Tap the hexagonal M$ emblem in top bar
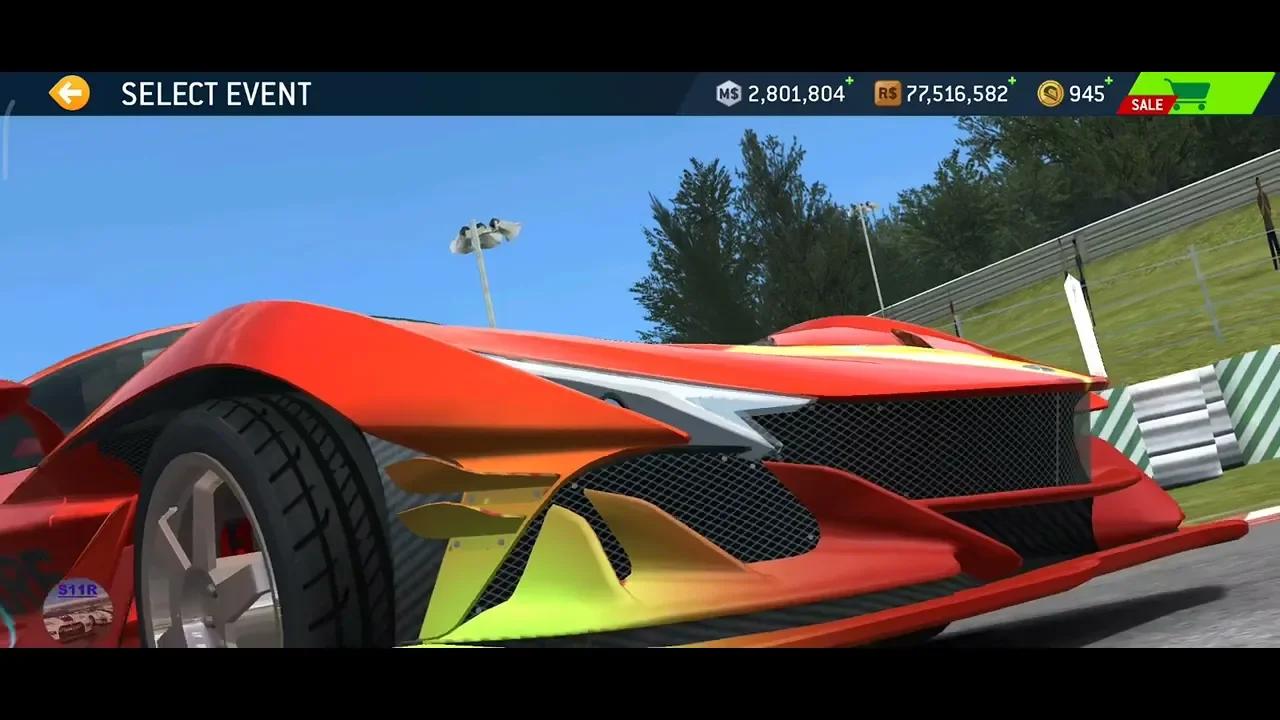 [729, 93]
